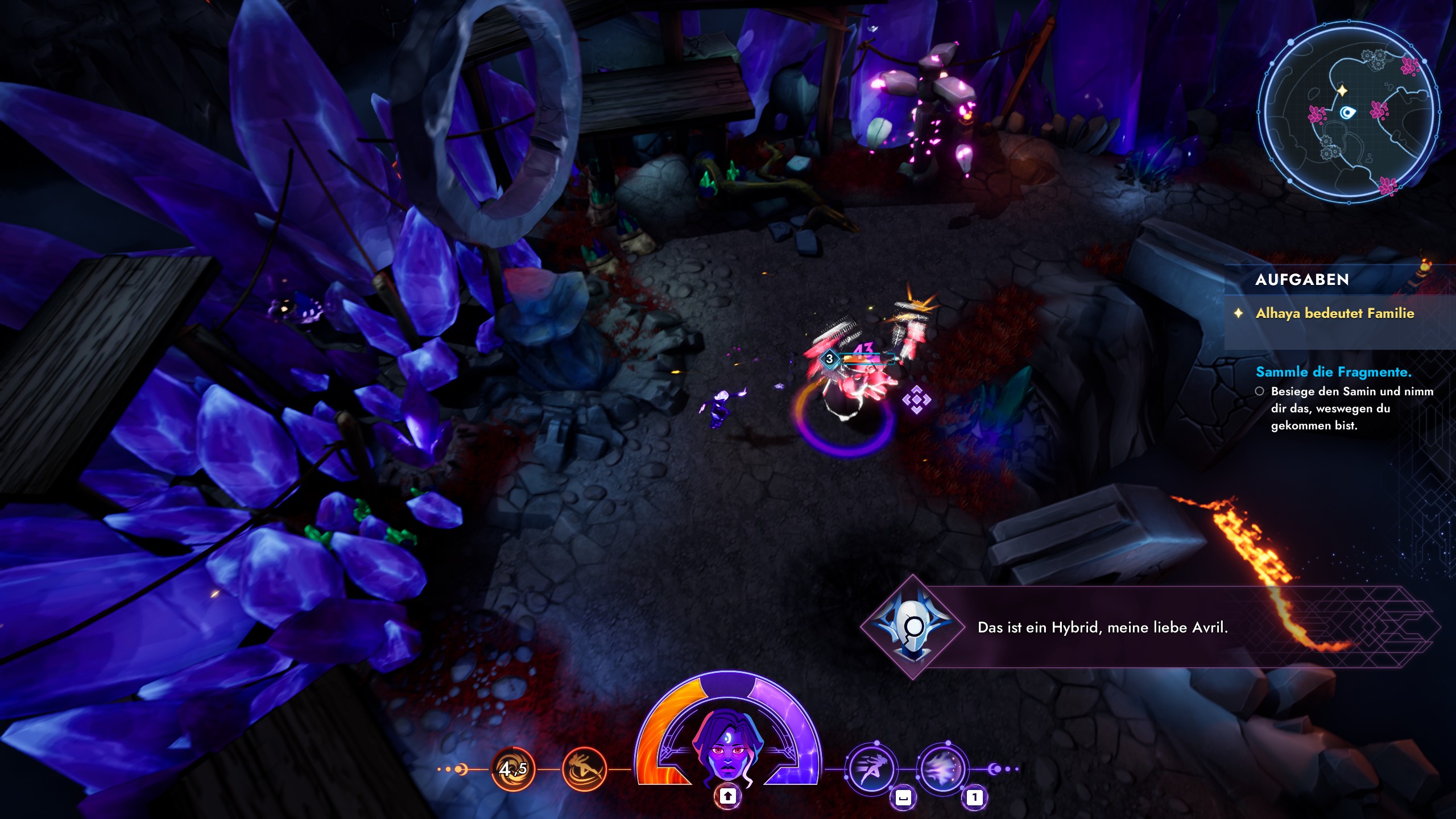Click the masked speaker portrait in the dialogue box
The height and width of the screenshot is (819, 1456).
(912, 627)
